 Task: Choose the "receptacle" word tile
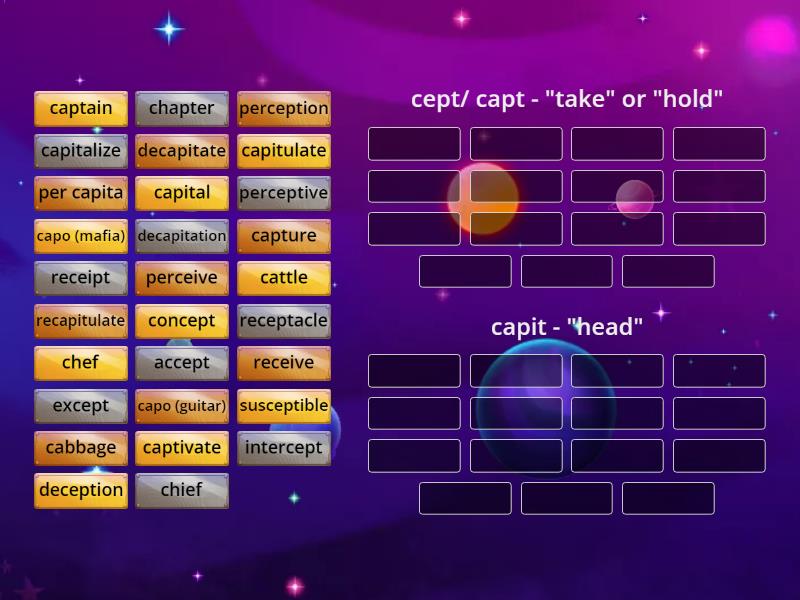pos(284,321)
